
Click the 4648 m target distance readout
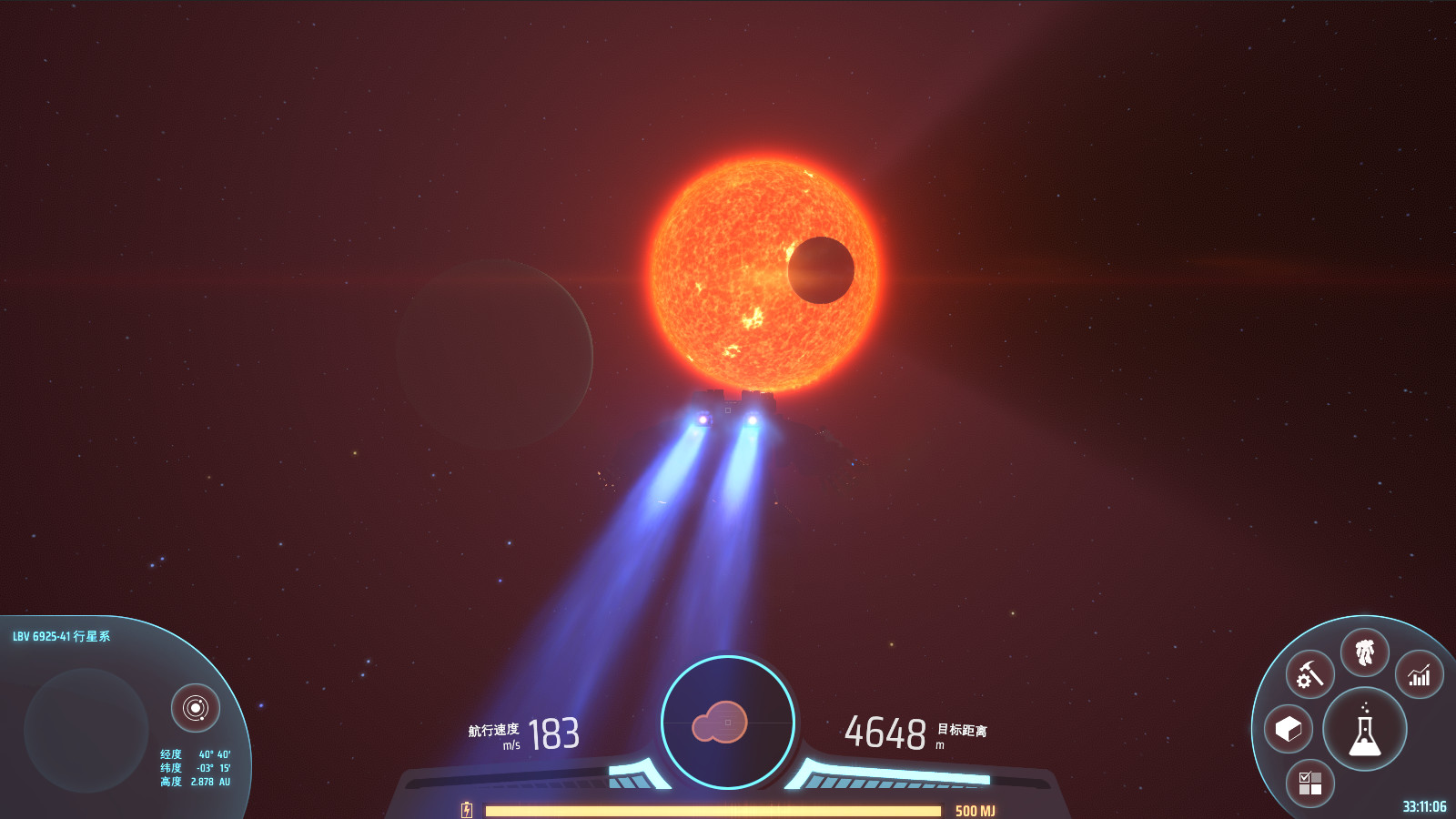885,732
